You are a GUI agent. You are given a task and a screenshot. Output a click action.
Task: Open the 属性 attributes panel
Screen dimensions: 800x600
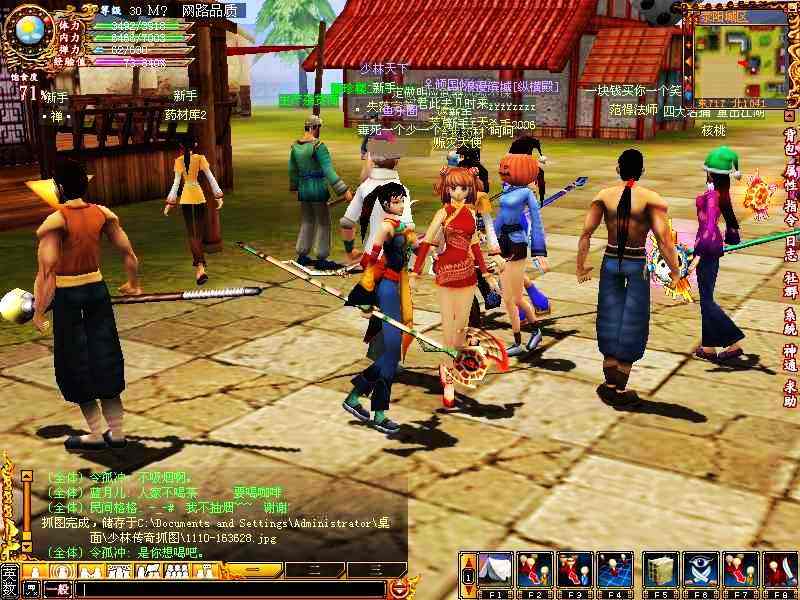(790, 174)
